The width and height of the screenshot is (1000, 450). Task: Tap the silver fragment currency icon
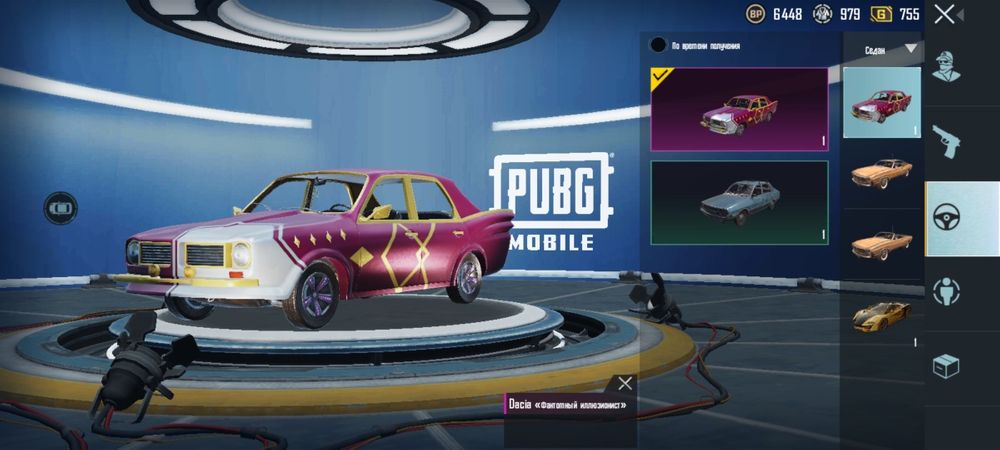(822, 14)
